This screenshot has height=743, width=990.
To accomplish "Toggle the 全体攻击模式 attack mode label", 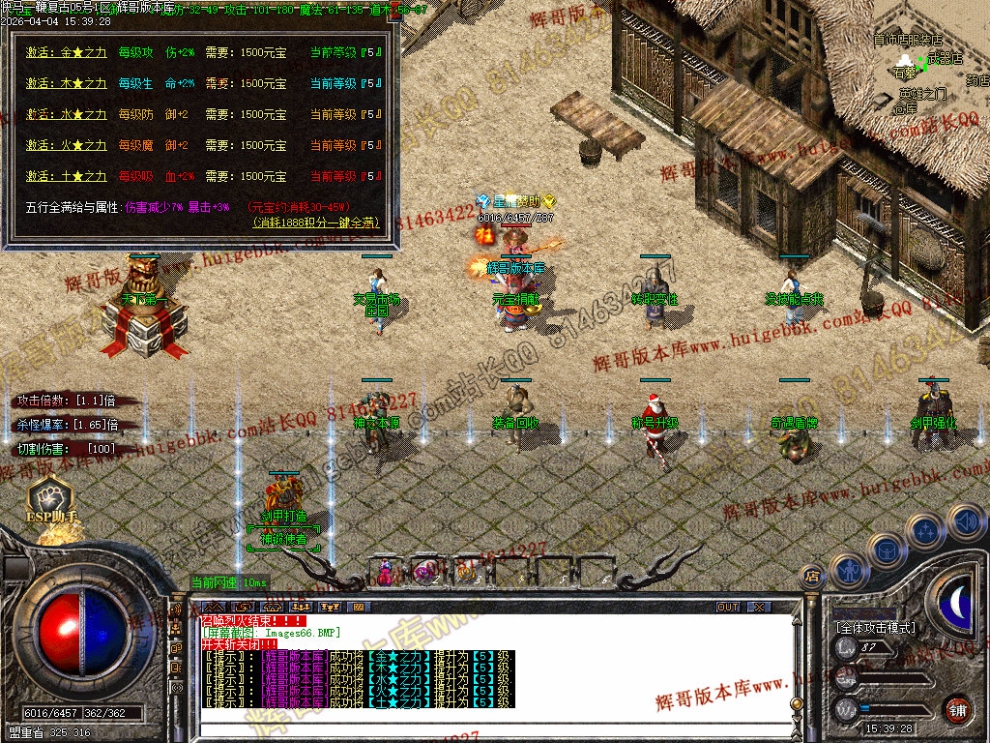I will 874,628.
